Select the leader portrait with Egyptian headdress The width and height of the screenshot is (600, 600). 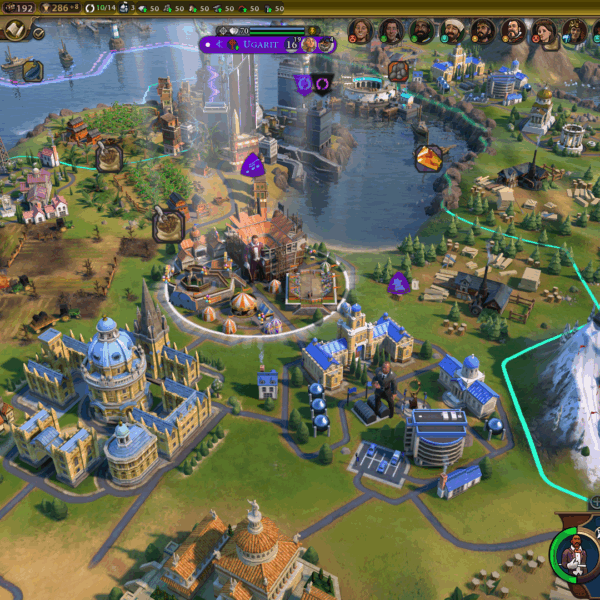[574, 32]
